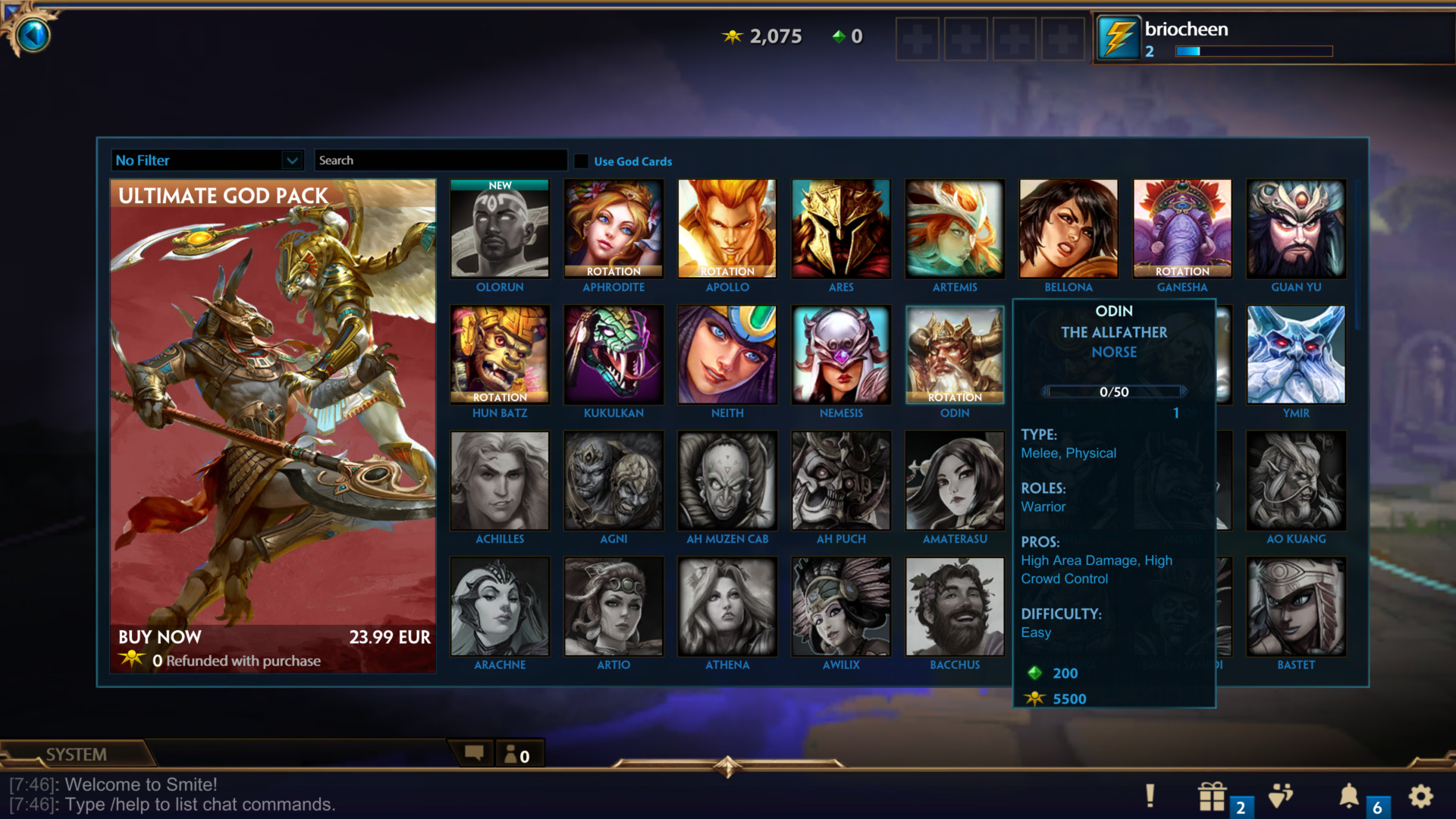Enable the Use God Cards checkbox
Viewport: 1456px width, 819px height.
coord(582,161)
